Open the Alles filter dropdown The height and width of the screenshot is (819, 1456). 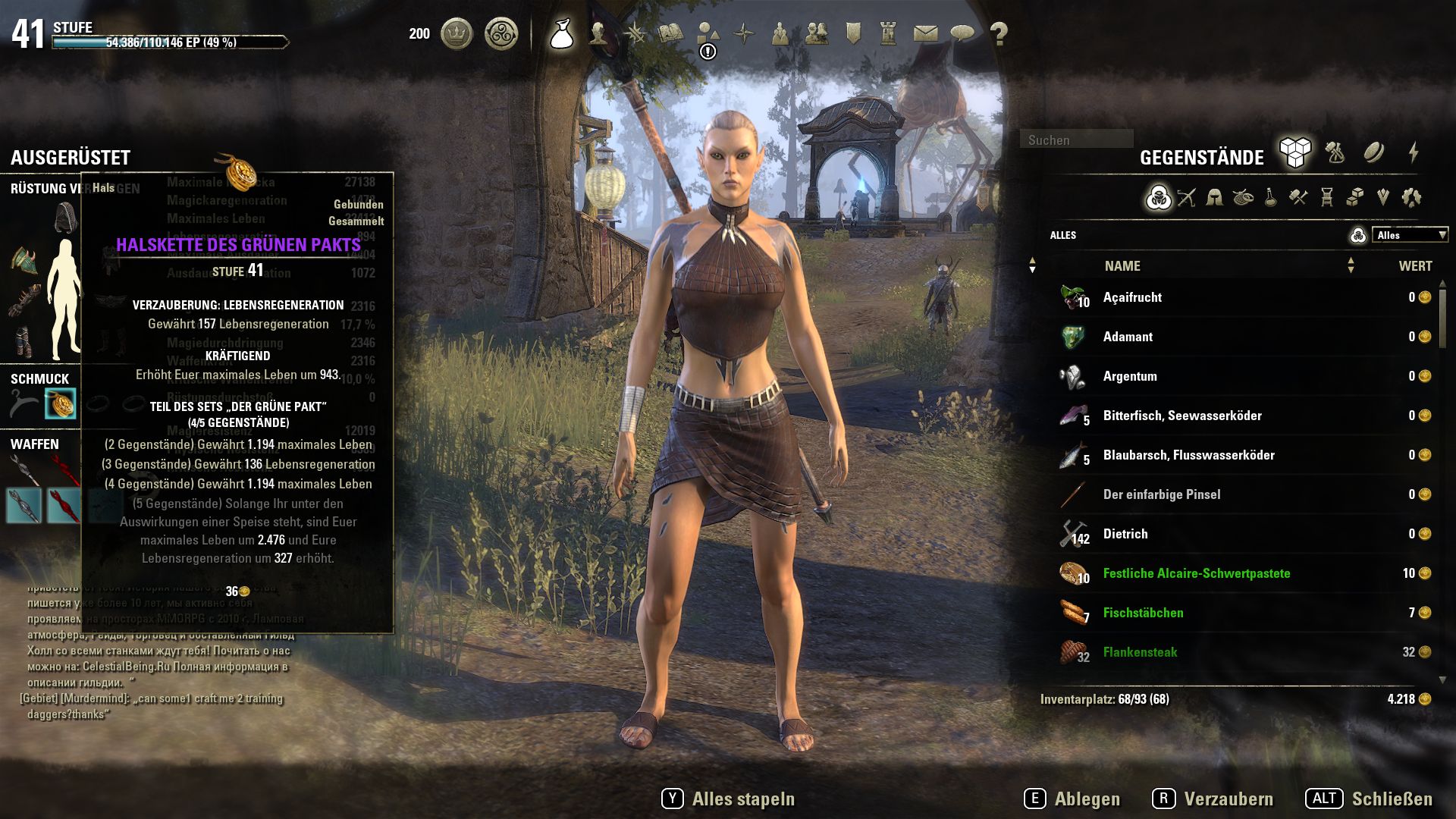tap(1409, 235)
